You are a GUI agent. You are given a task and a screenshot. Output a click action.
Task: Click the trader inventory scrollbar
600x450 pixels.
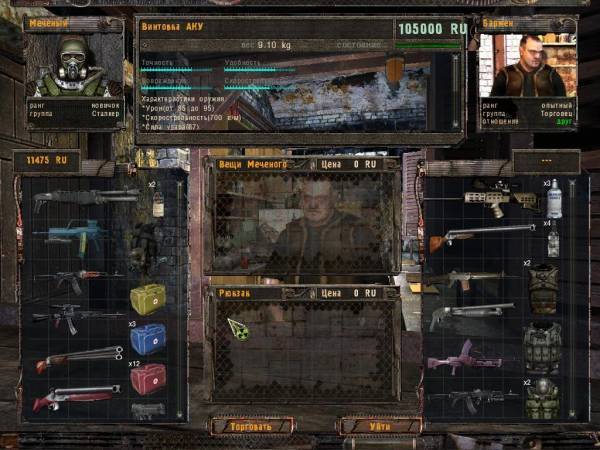click(x=572, y=300)
